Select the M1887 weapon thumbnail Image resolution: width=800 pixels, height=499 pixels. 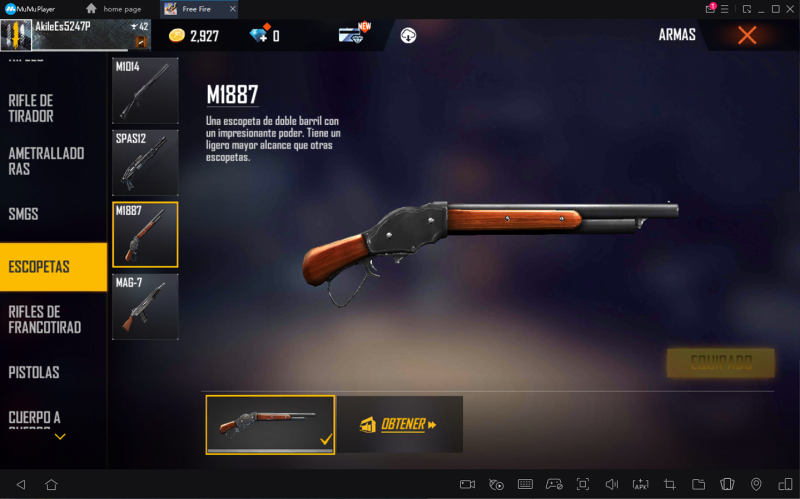click(x=145, y=234)
